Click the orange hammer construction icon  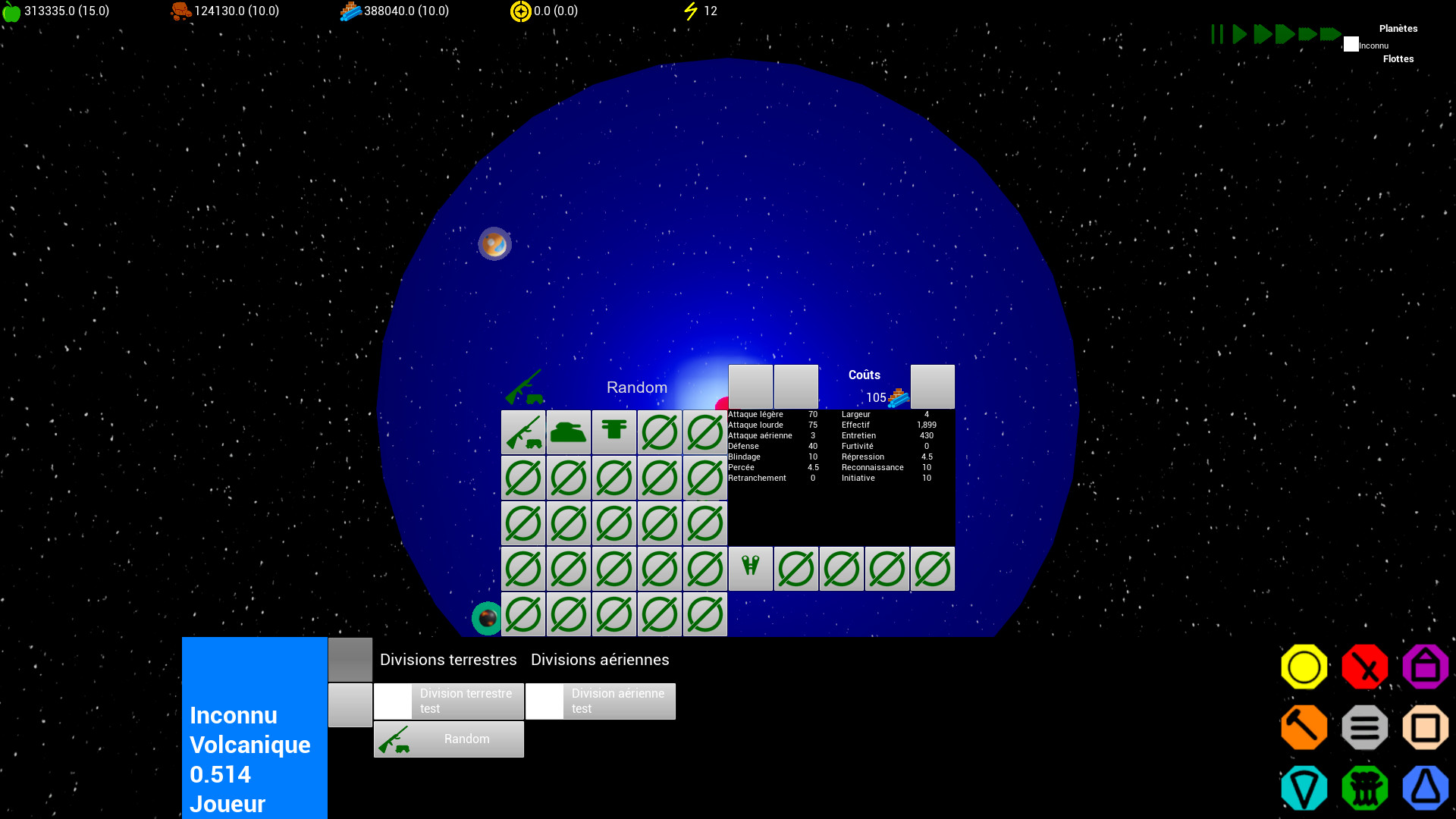(1304, 726)
